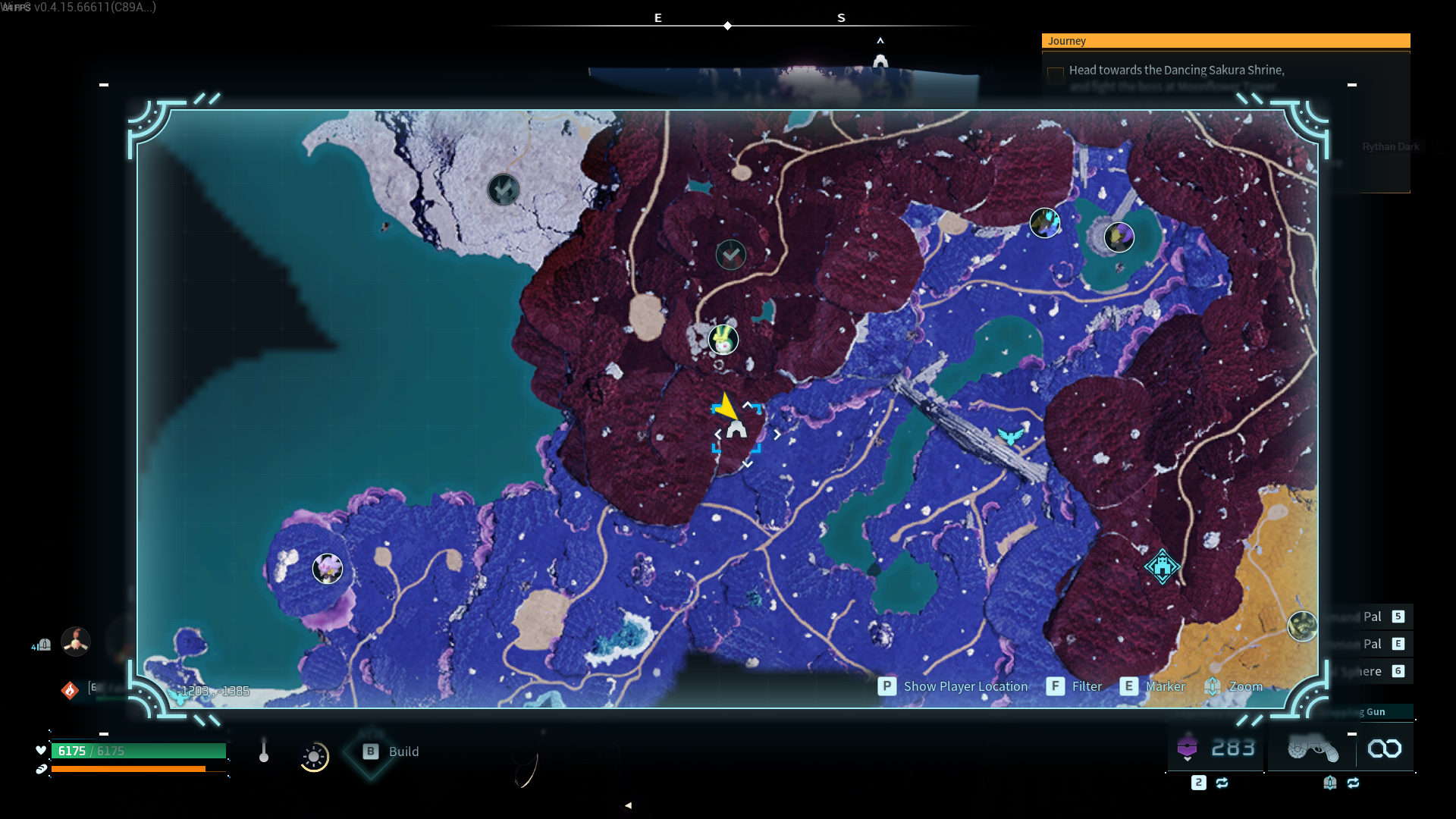Select the pink-flower boss marker on the small island
1456x819 pixels.
coord(328,568)
